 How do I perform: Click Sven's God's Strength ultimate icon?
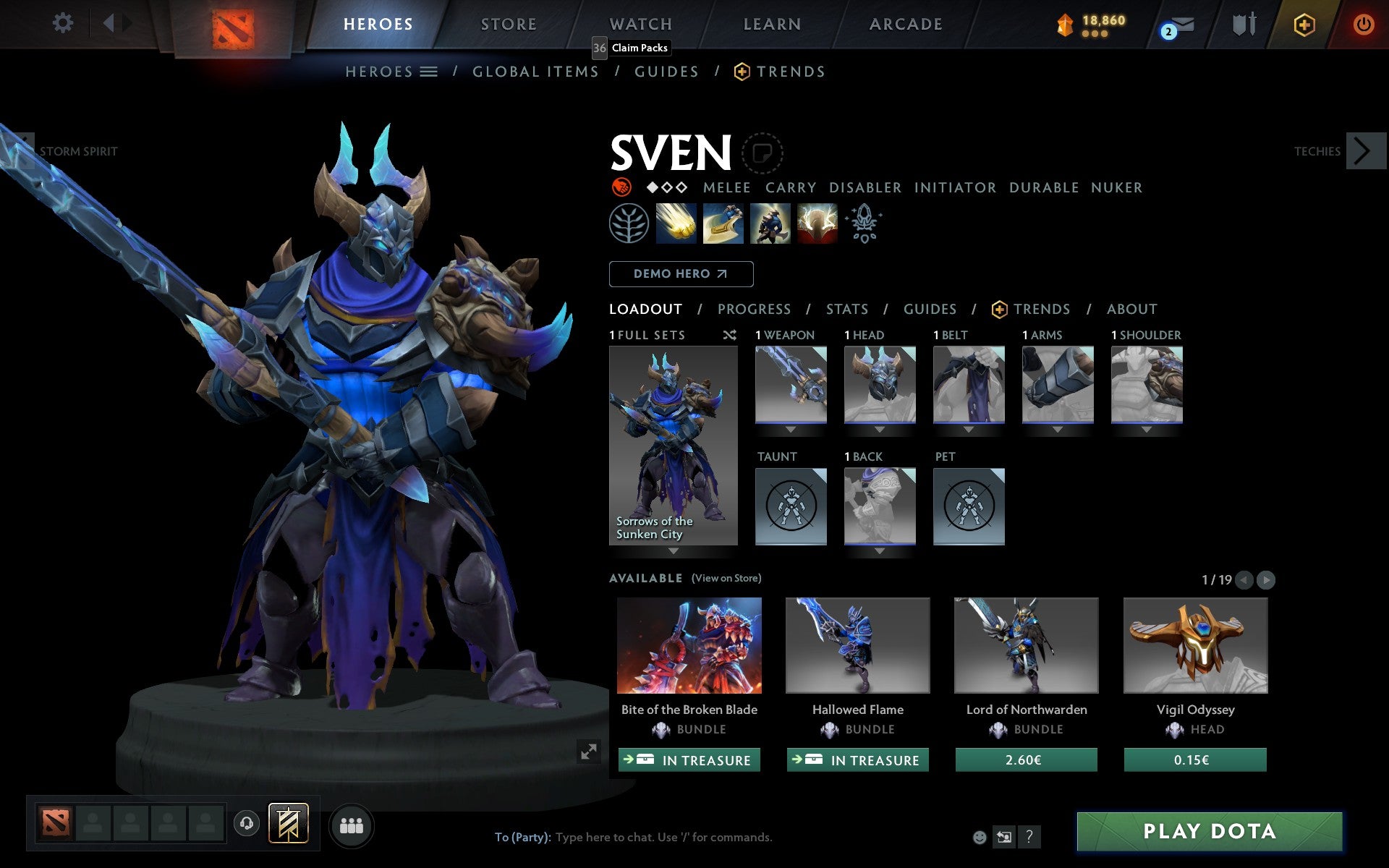[x=816, y=224]
